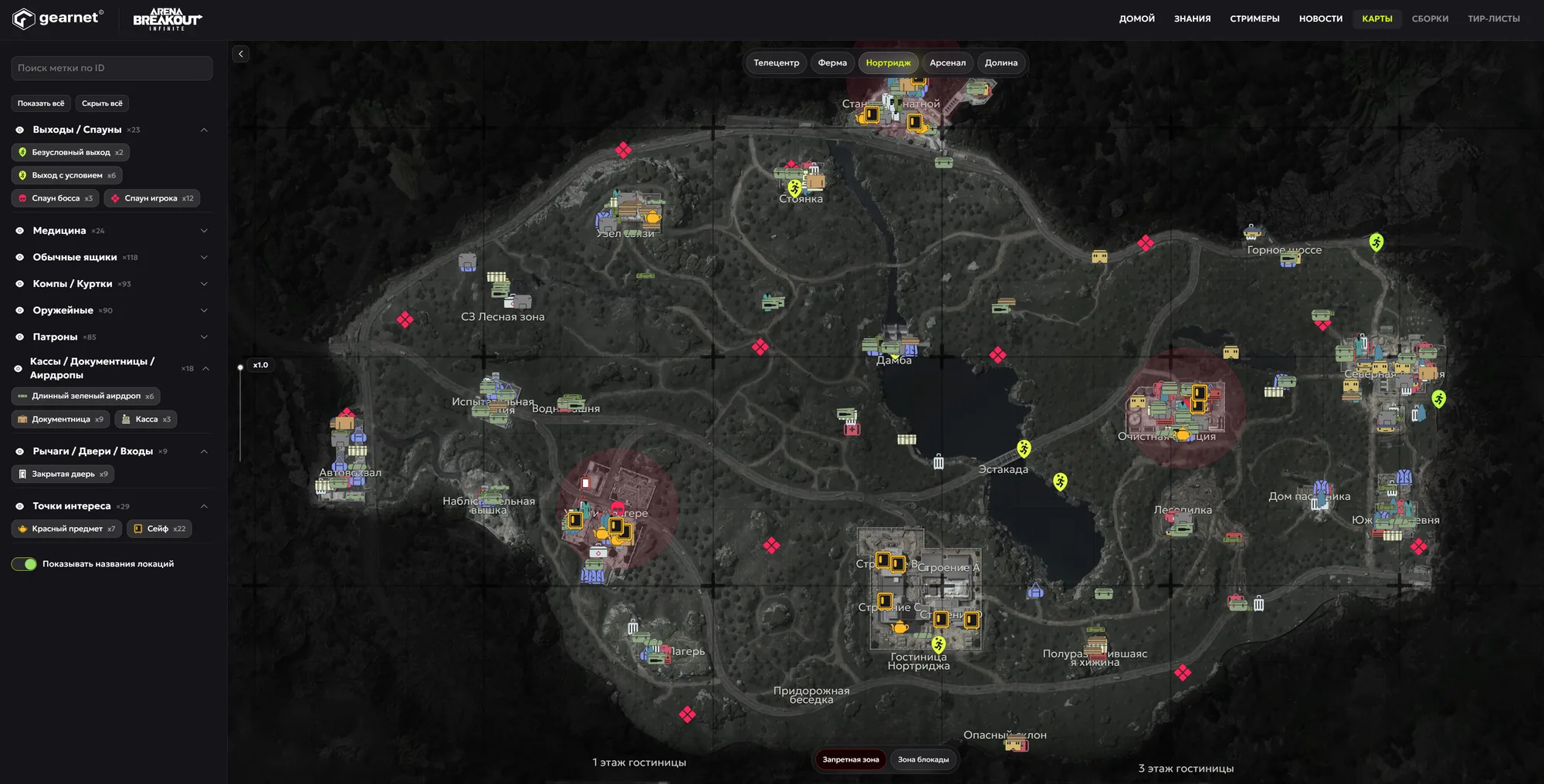Collapse the sidebar with the arrow button
This screenshot has width=1544, height=784.
click(241, 54)
